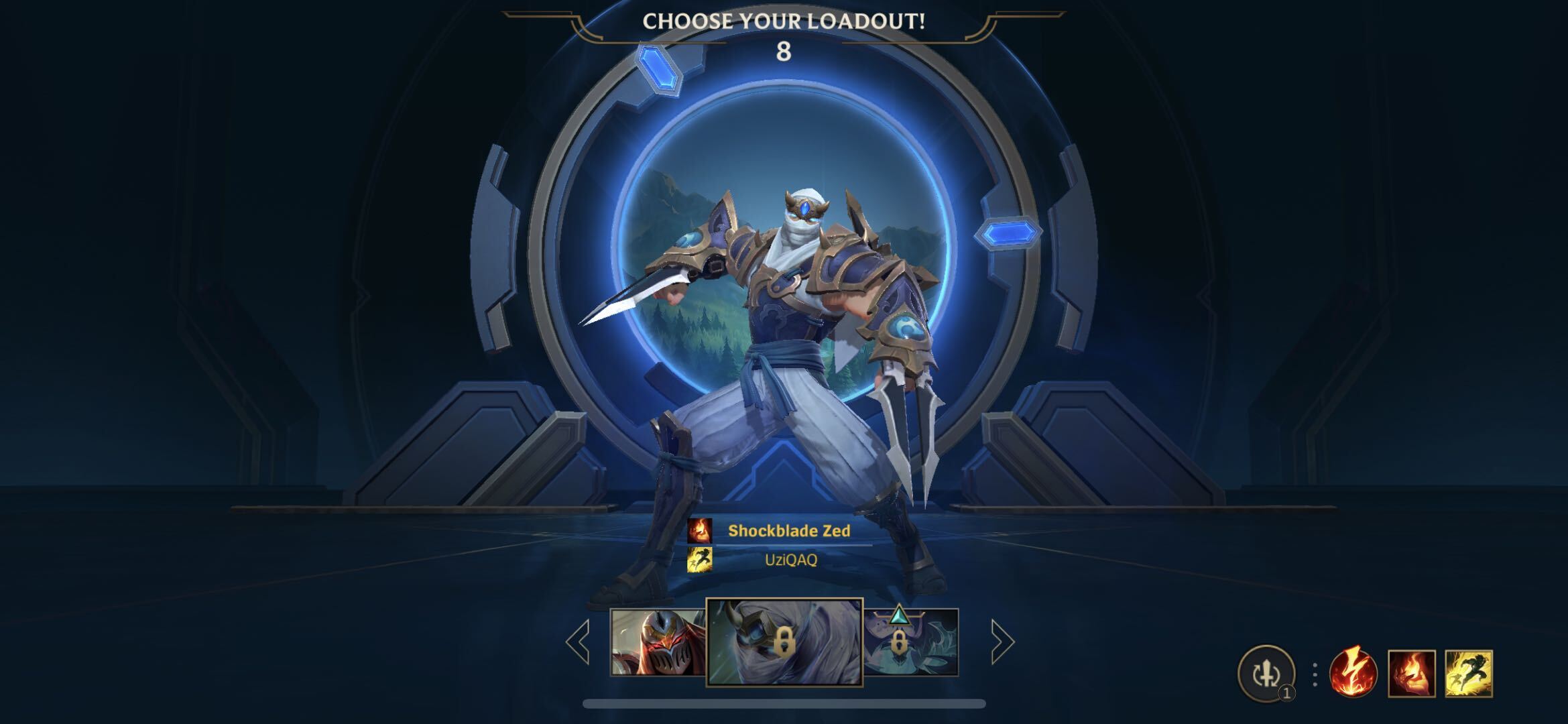Show the previous skin with the left arrow
1568x724 pixels.
click(578, 642)
